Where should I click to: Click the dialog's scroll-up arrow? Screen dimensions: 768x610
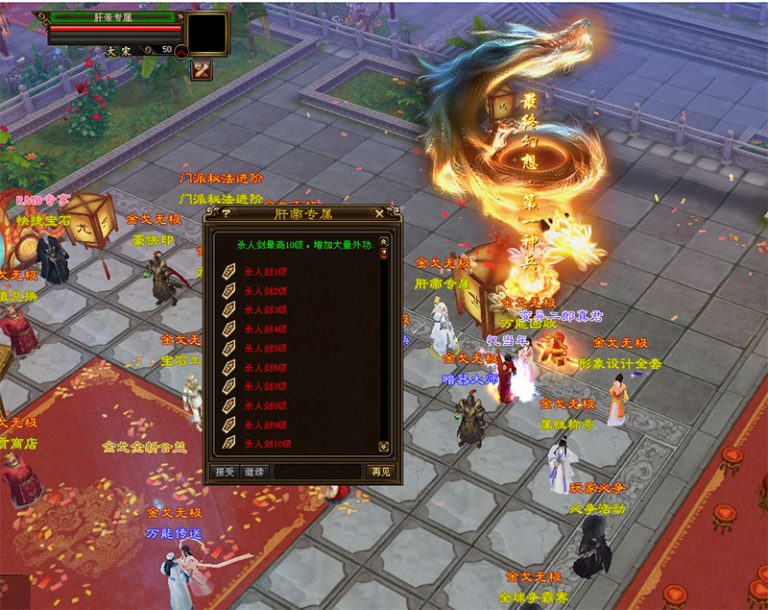tap(383, 241)
